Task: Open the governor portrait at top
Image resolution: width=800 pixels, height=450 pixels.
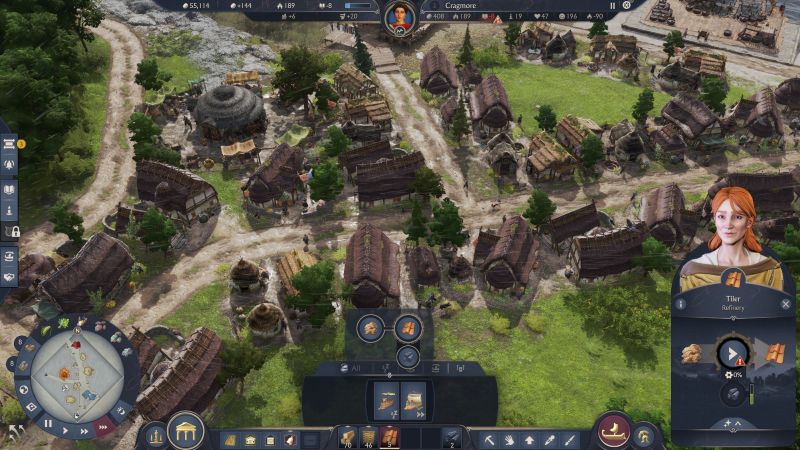Action: pos(400,17)
